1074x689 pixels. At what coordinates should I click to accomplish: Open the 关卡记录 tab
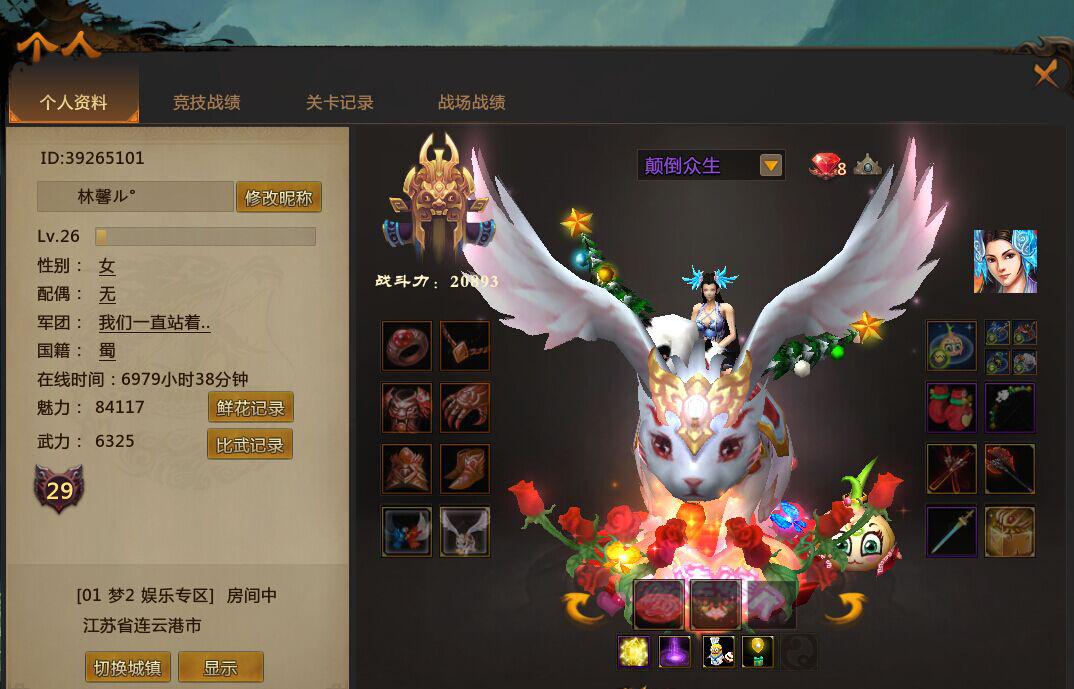coord(339,102)
